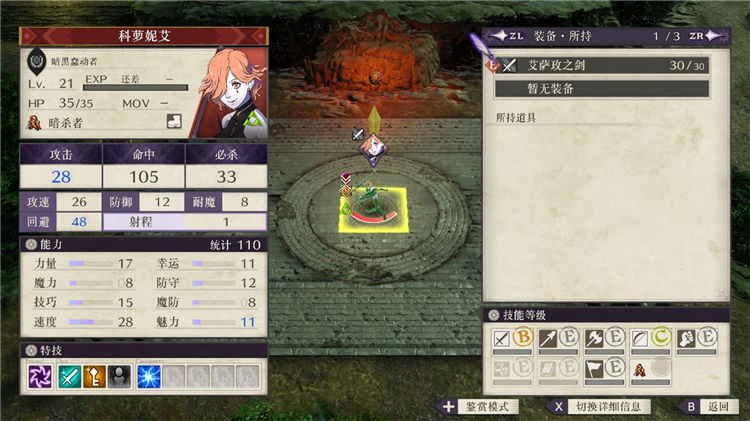Choose the golden key skill icon
Viewport: 750px width, 421px height.
pos(94,376)
